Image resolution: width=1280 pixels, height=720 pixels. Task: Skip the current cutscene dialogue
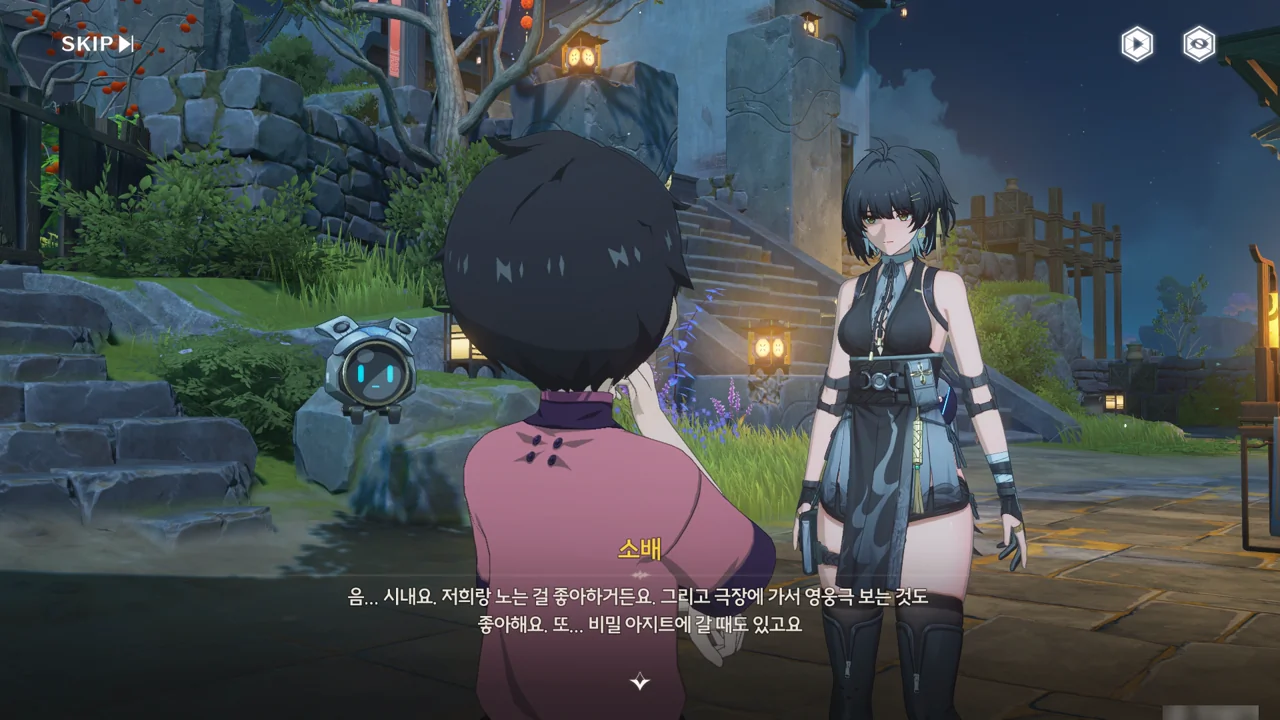[x=97, y=43]
